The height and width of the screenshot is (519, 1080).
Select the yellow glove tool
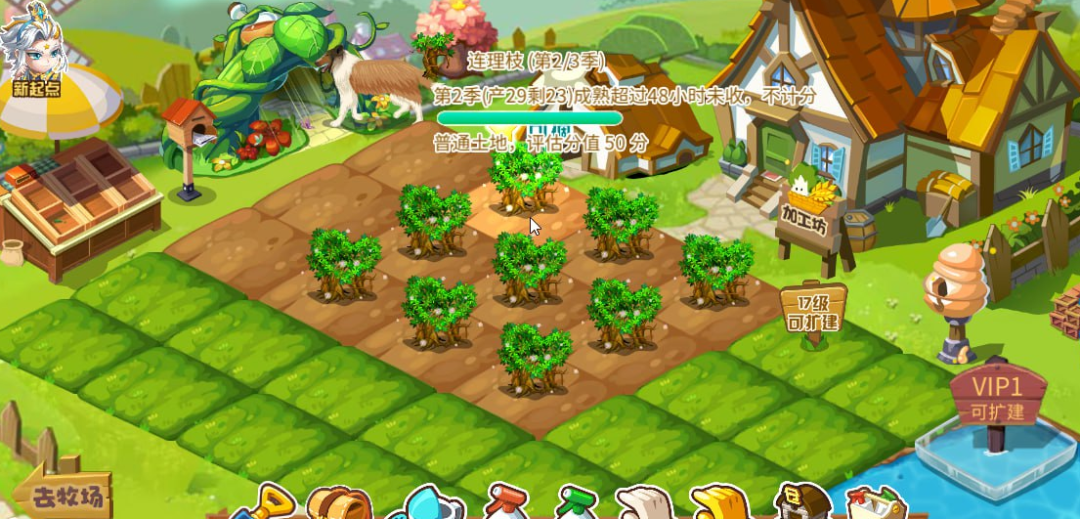click(x=718, y=503)
